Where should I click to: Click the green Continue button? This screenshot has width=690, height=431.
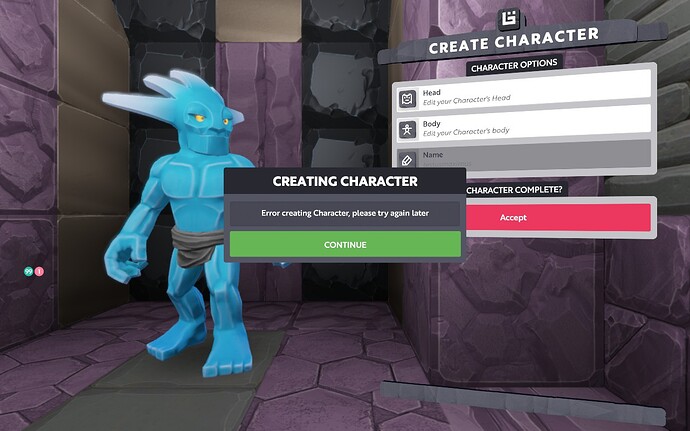tap(345, 244)
